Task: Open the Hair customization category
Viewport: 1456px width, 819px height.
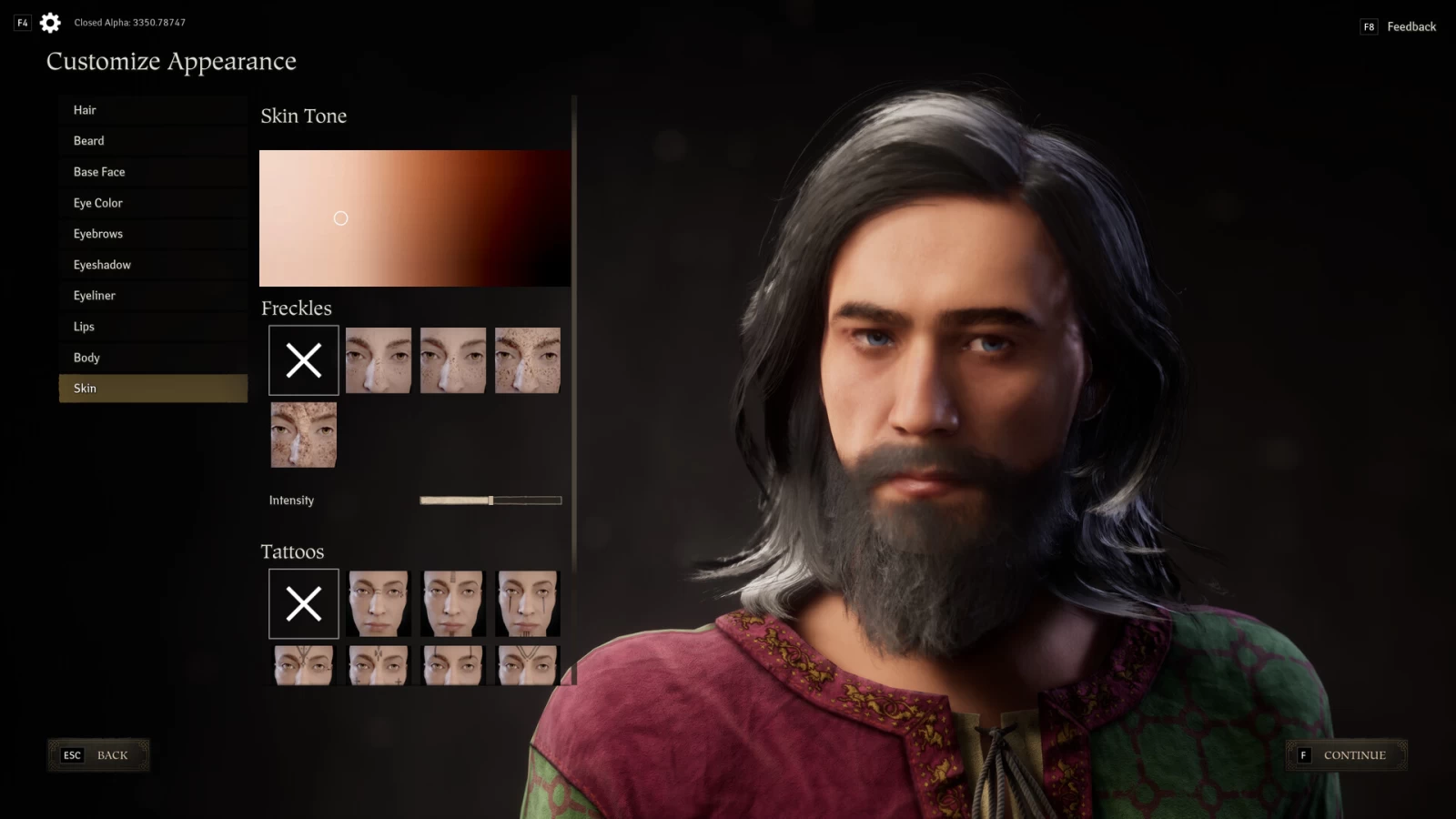Action: (x=153, y=110)
